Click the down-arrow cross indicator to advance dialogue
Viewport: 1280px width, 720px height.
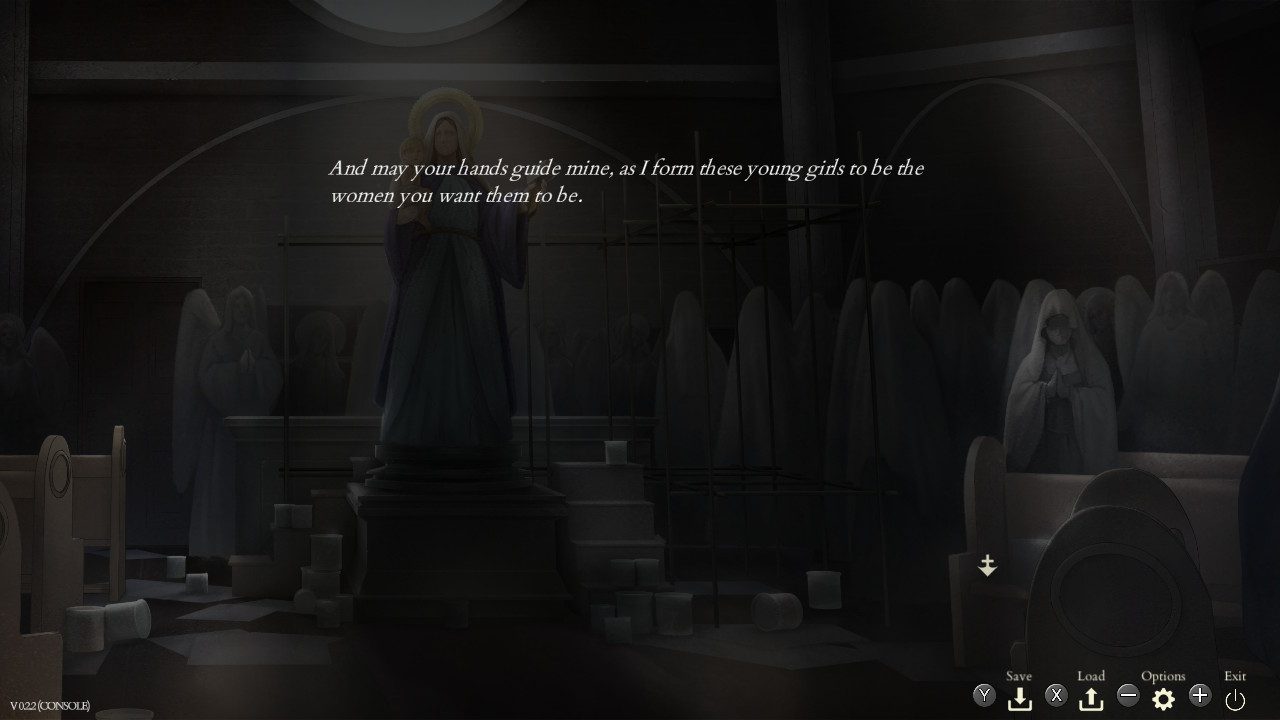coord(987,566)
